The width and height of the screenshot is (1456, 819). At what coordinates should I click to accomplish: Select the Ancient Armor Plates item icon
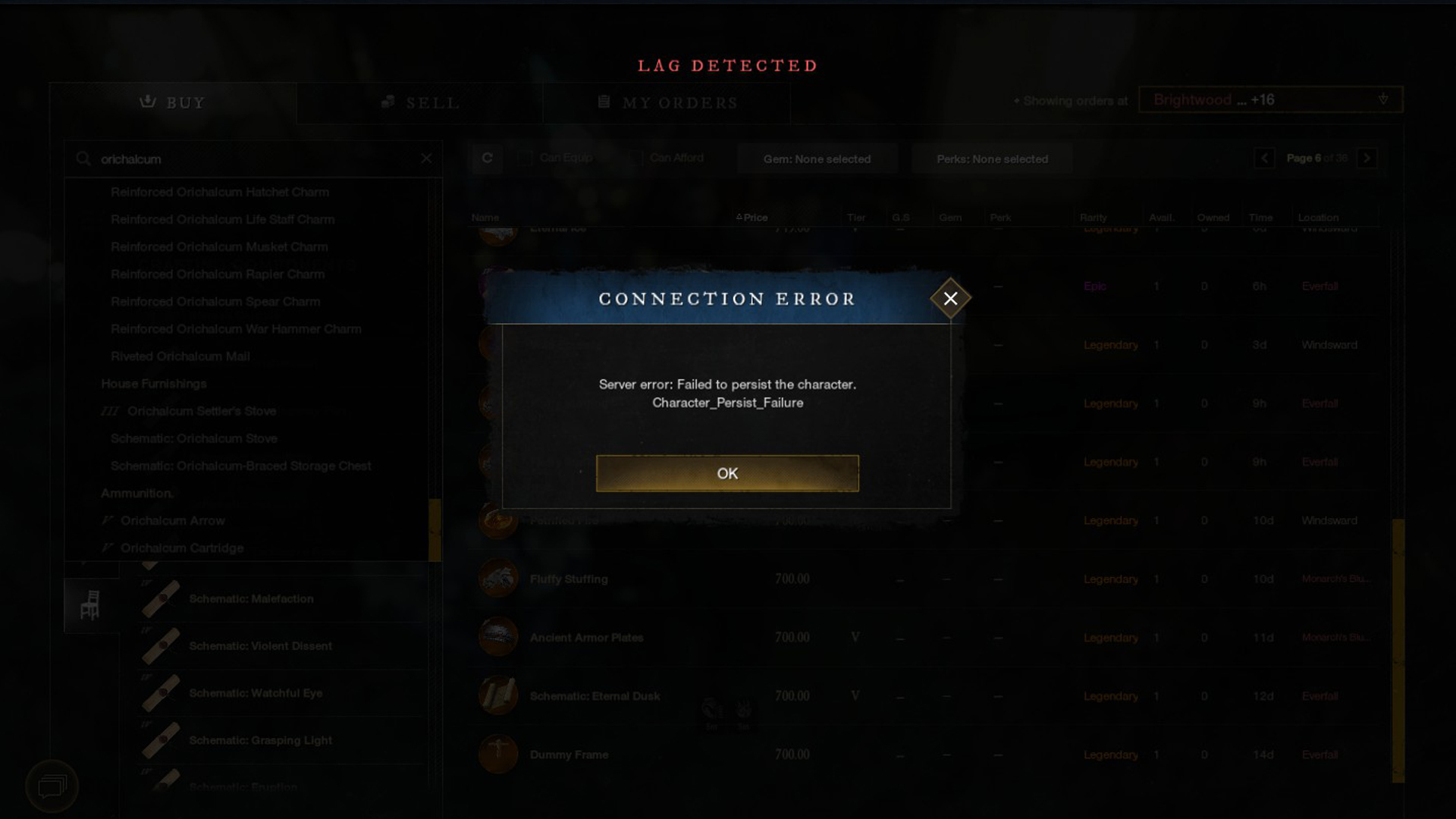(x=497, y=636)
